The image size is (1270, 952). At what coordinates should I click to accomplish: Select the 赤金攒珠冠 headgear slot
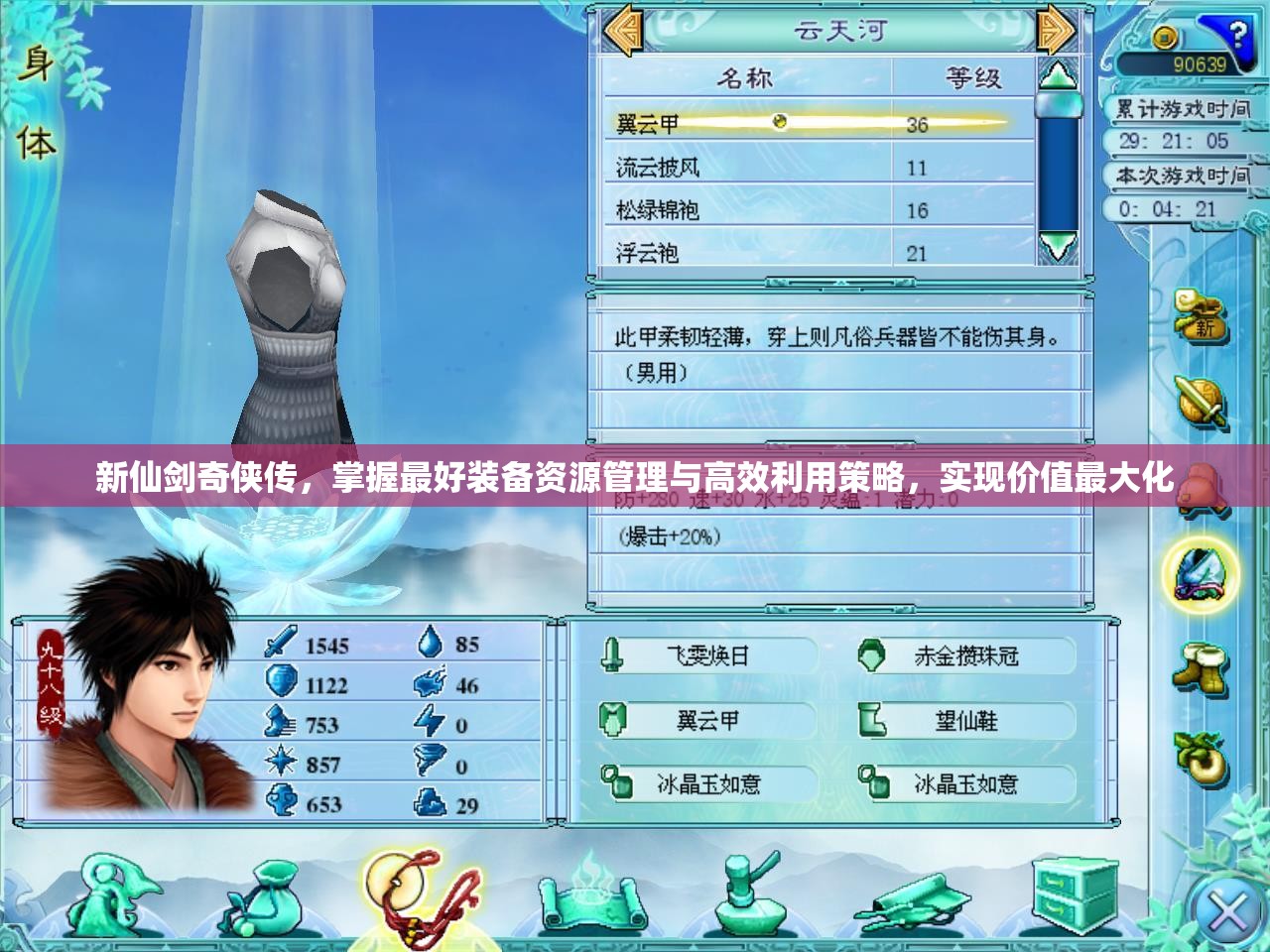[964, 655]
